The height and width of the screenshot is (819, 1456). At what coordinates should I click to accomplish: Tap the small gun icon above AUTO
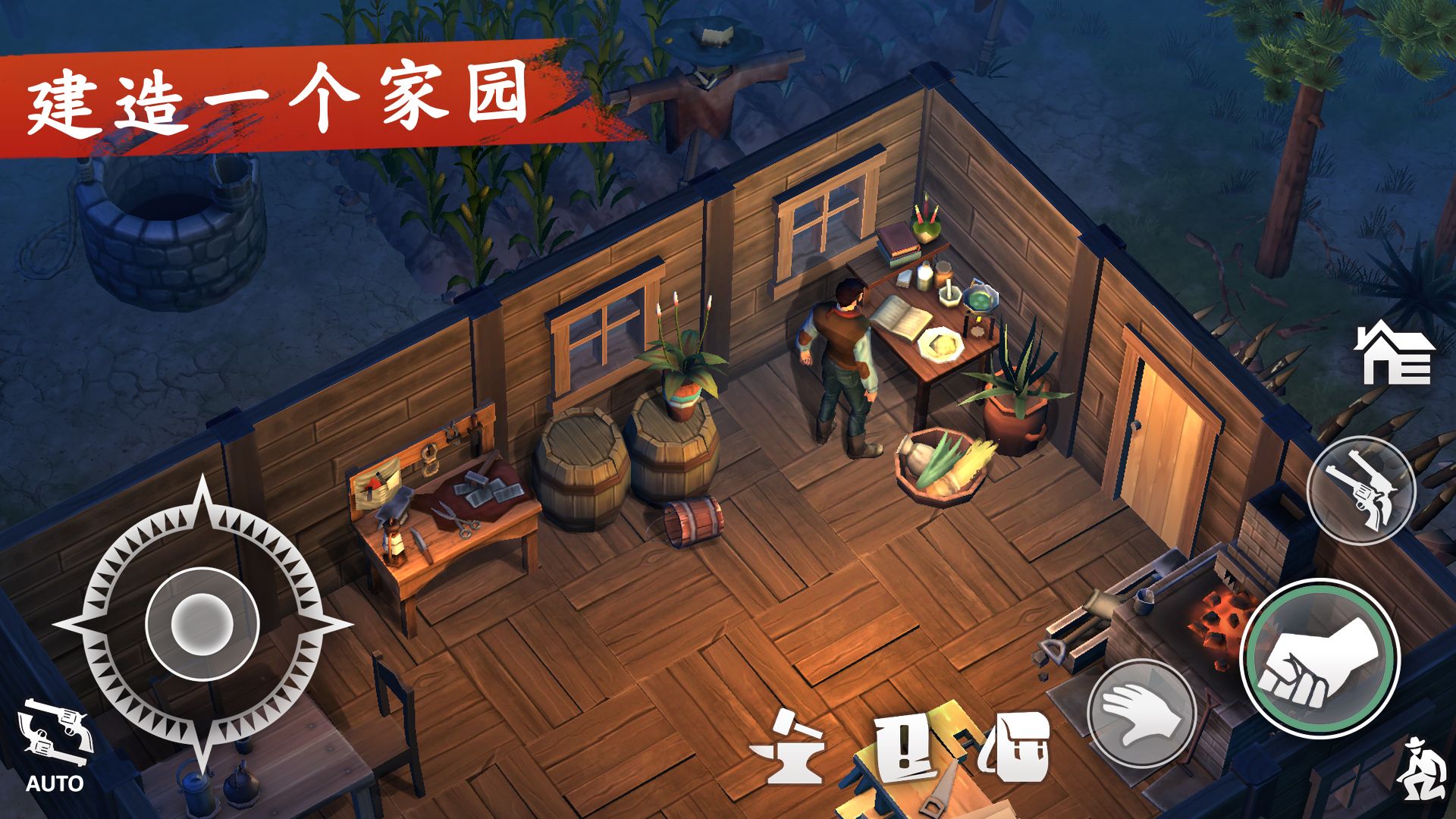(x=57, y=732)
